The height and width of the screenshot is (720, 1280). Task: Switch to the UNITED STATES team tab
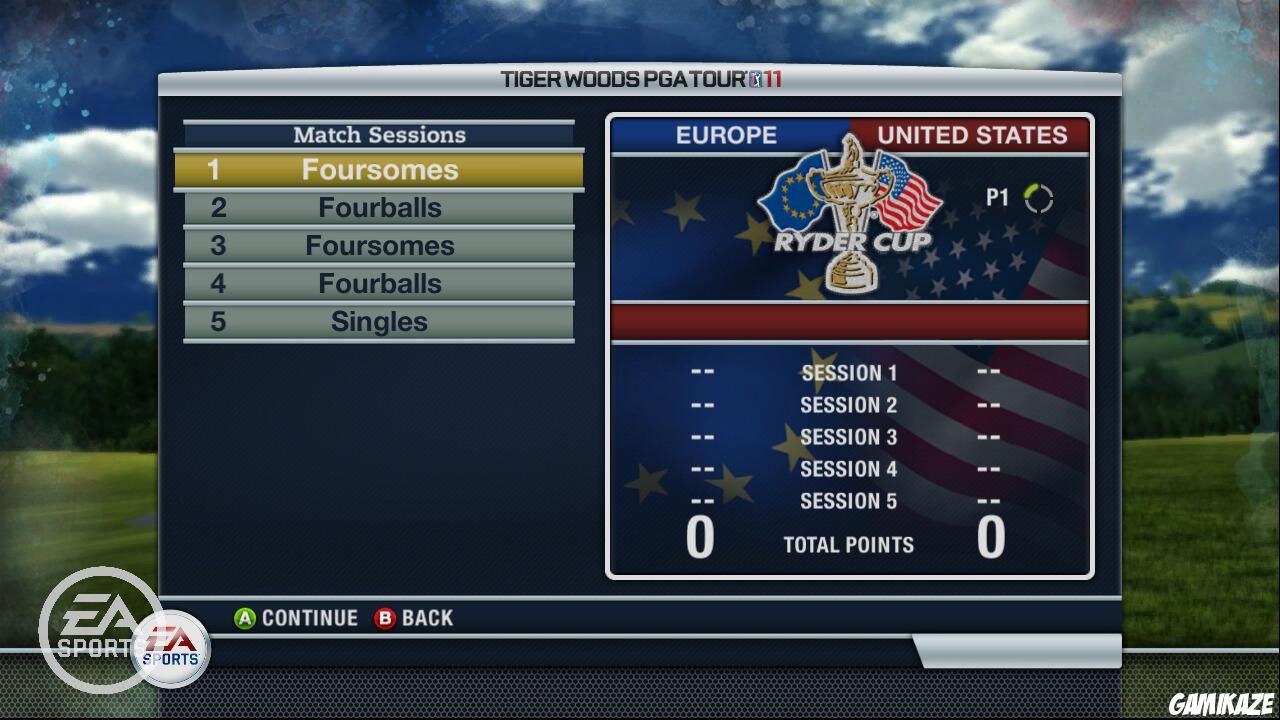tap(970, 136)
